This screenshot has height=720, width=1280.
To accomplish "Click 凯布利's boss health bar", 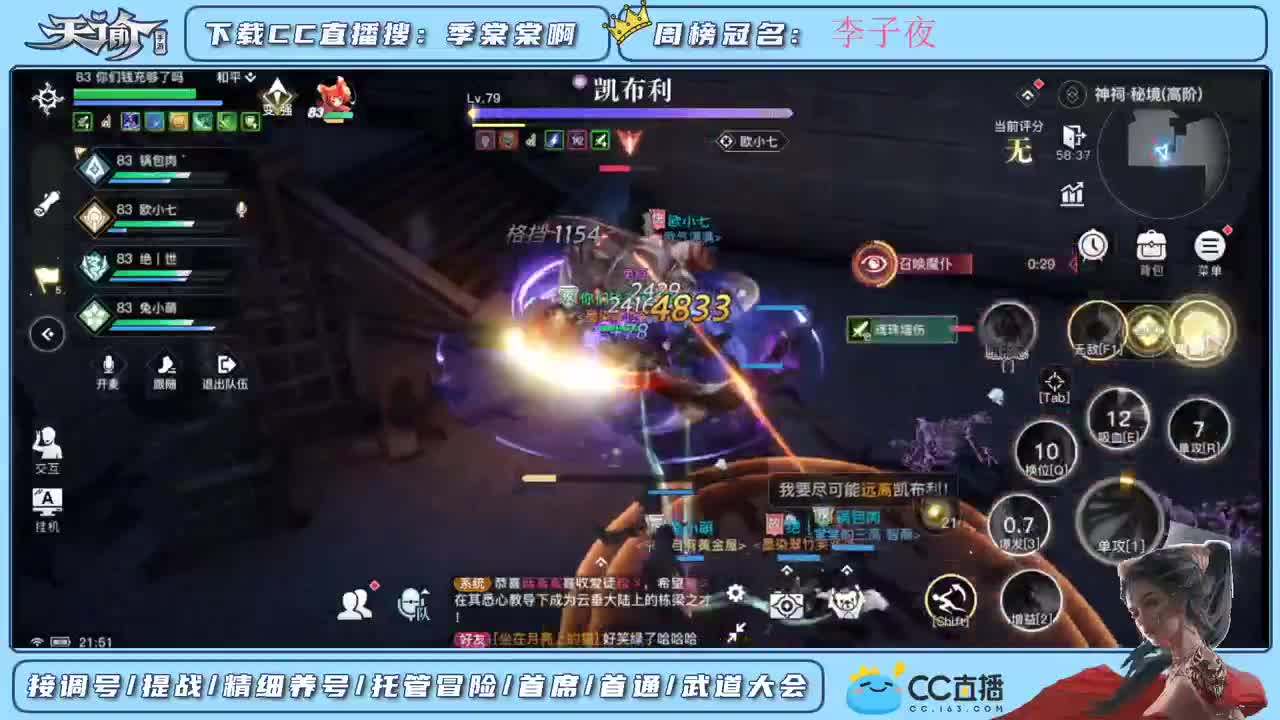I will (x=630, y=112).
